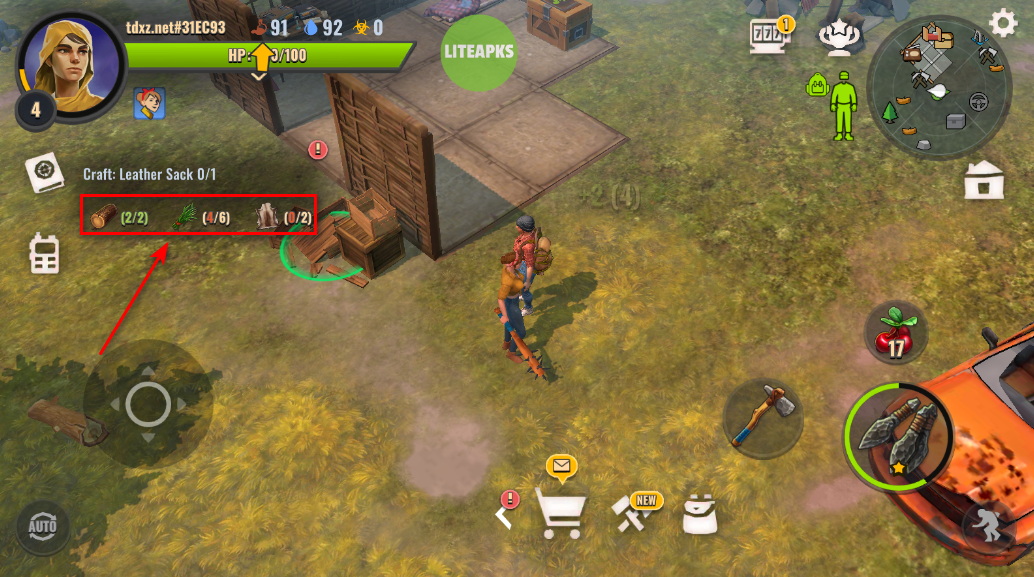The width and height of the screenshot is (1034, 577).
Task: Open the crafting menu marked NEW
Action: 633,511
